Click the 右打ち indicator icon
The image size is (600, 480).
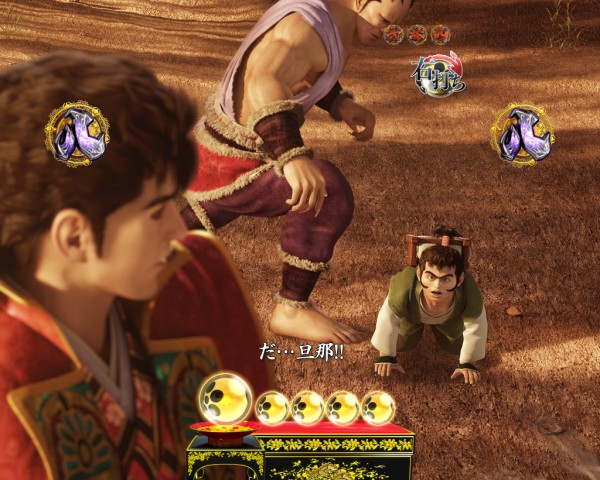pos(438,74)
